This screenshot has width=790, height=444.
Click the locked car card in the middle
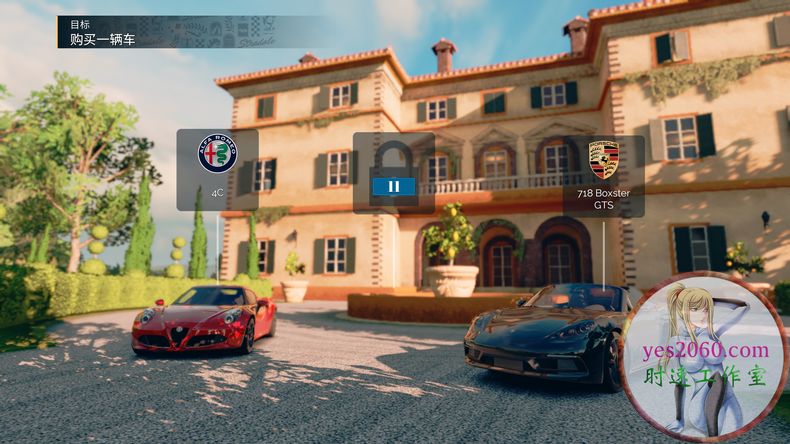pyautogui.click(x=393, y=172)
